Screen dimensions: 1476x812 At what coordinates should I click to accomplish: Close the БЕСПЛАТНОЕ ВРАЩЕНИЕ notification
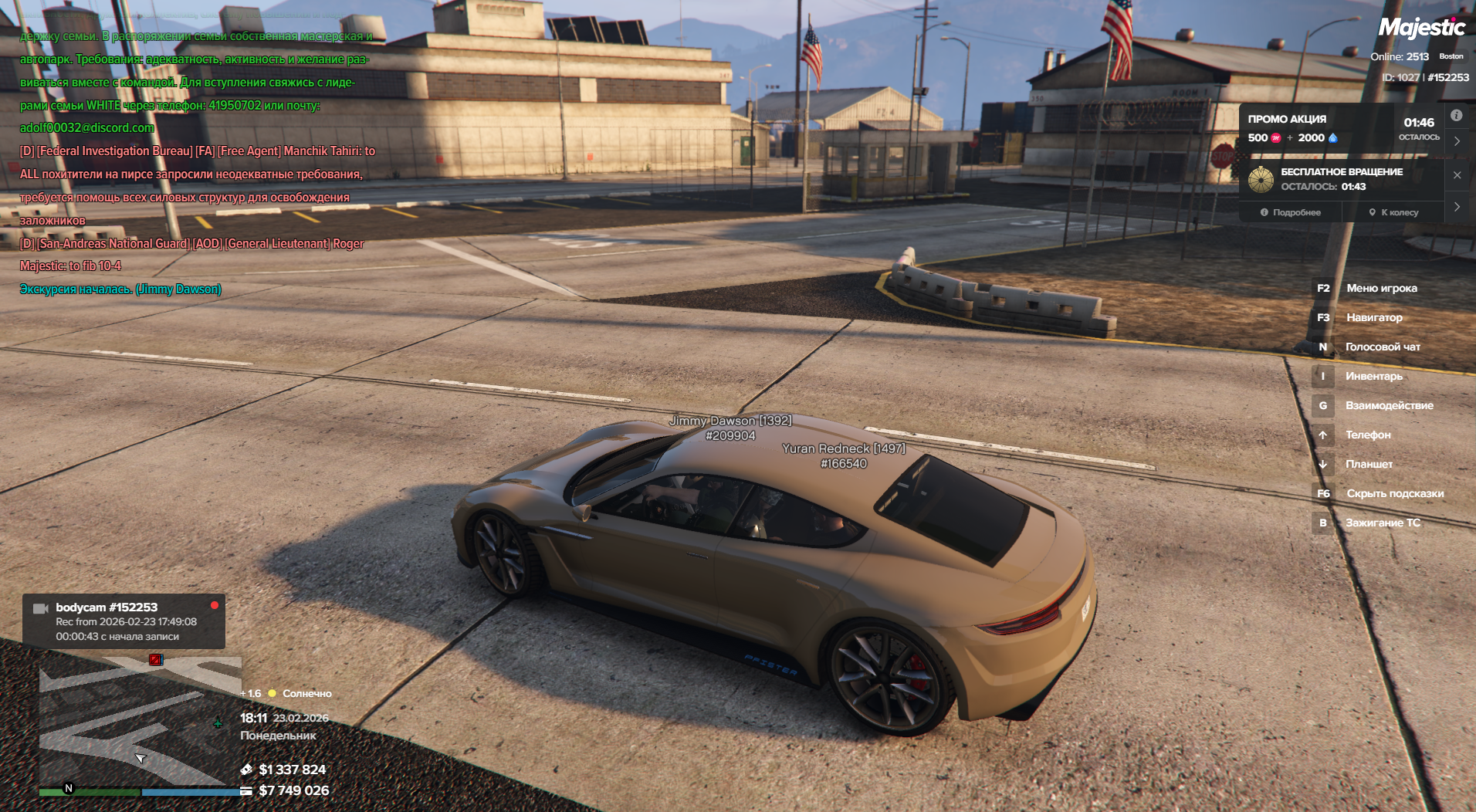click(x=1457, y=175)
